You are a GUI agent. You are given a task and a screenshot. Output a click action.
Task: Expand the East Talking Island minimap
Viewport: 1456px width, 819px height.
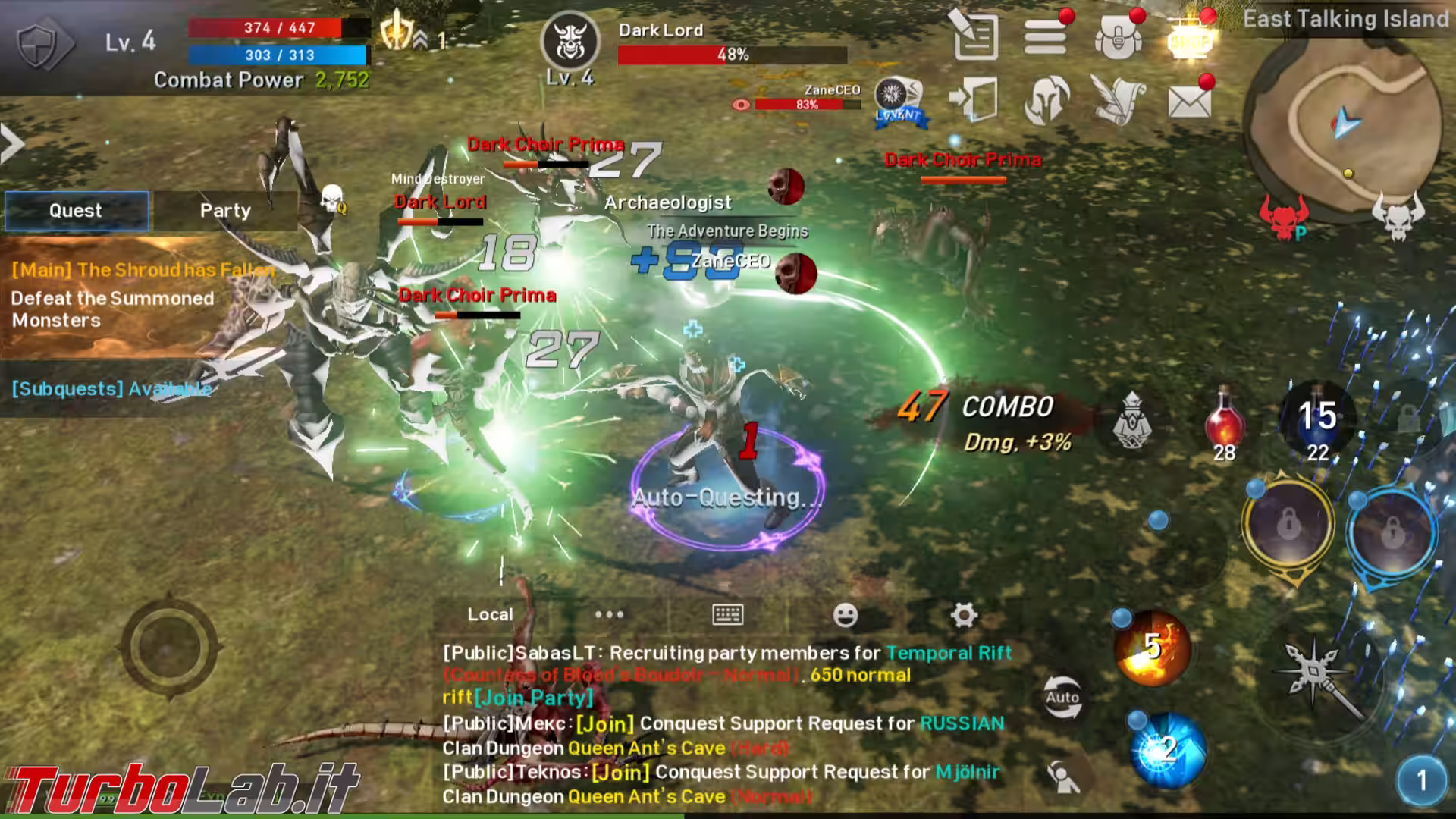(x=1345, y=125)
